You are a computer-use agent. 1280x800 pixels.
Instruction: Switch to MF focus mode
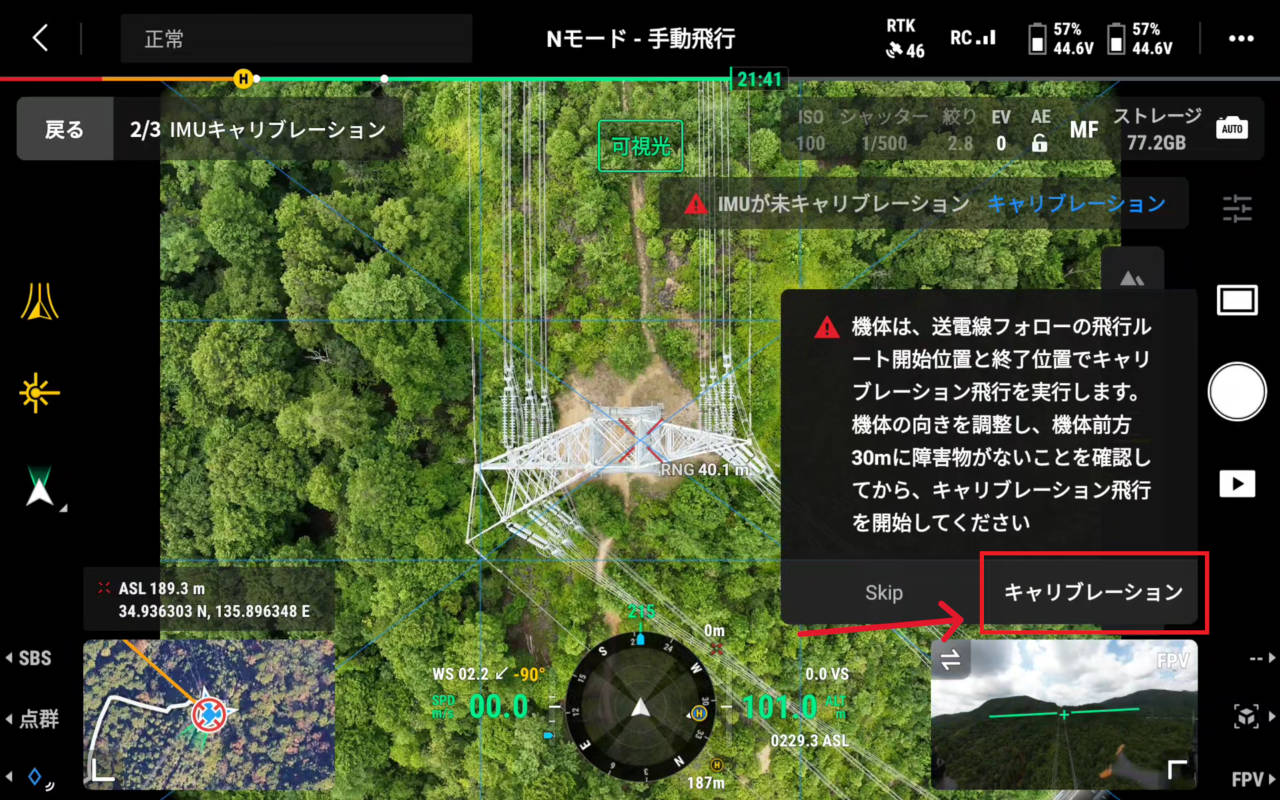tap(1084, 130)
